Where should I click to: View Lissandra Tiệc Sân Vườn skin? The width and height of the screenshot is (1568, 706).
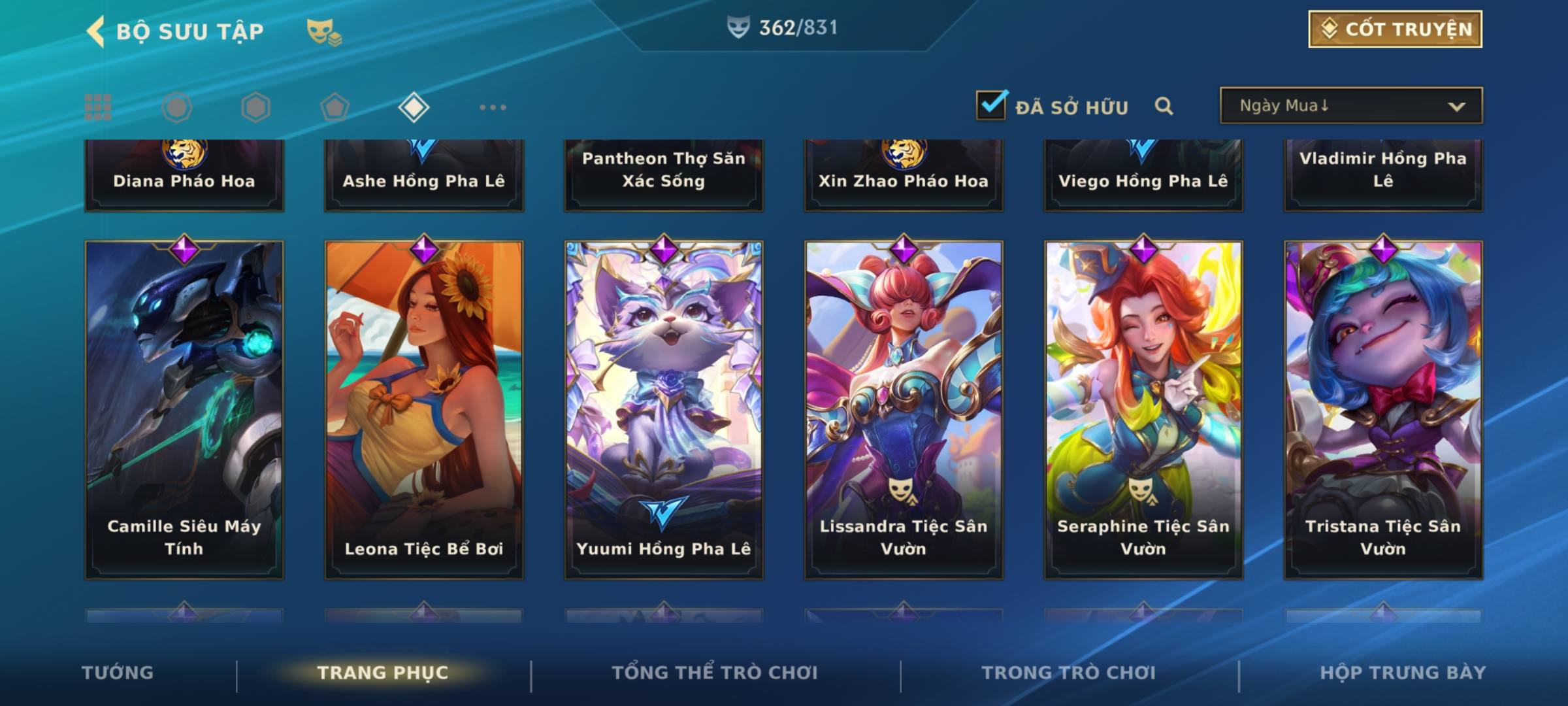tap(904, 410)
